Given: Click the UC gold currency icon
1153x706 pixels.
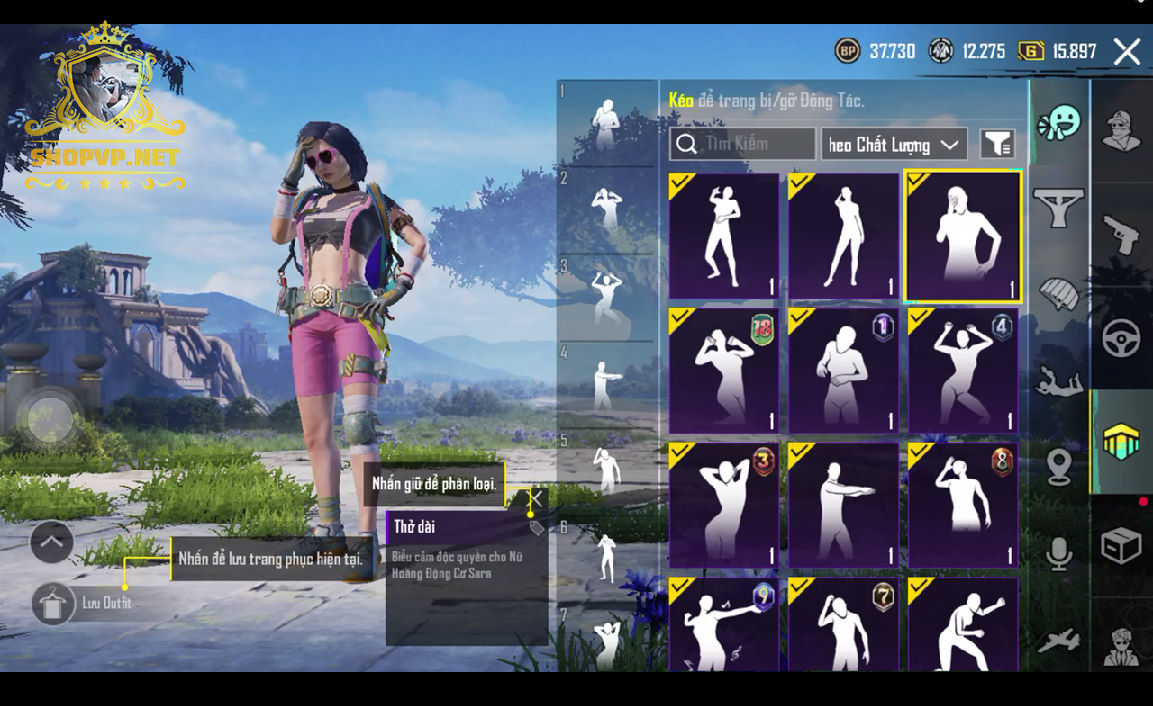Looking at the screenshot, I should click(1031, 51).
